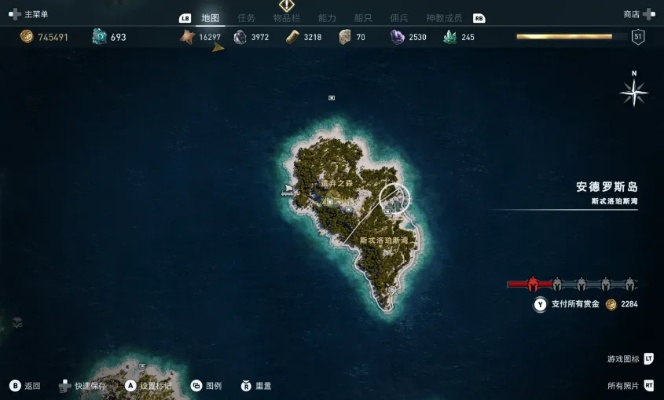Viewport: 664px width, 400px height.
Task: Switch to the 任务 (Quests) tab
Action: (246, 17)
